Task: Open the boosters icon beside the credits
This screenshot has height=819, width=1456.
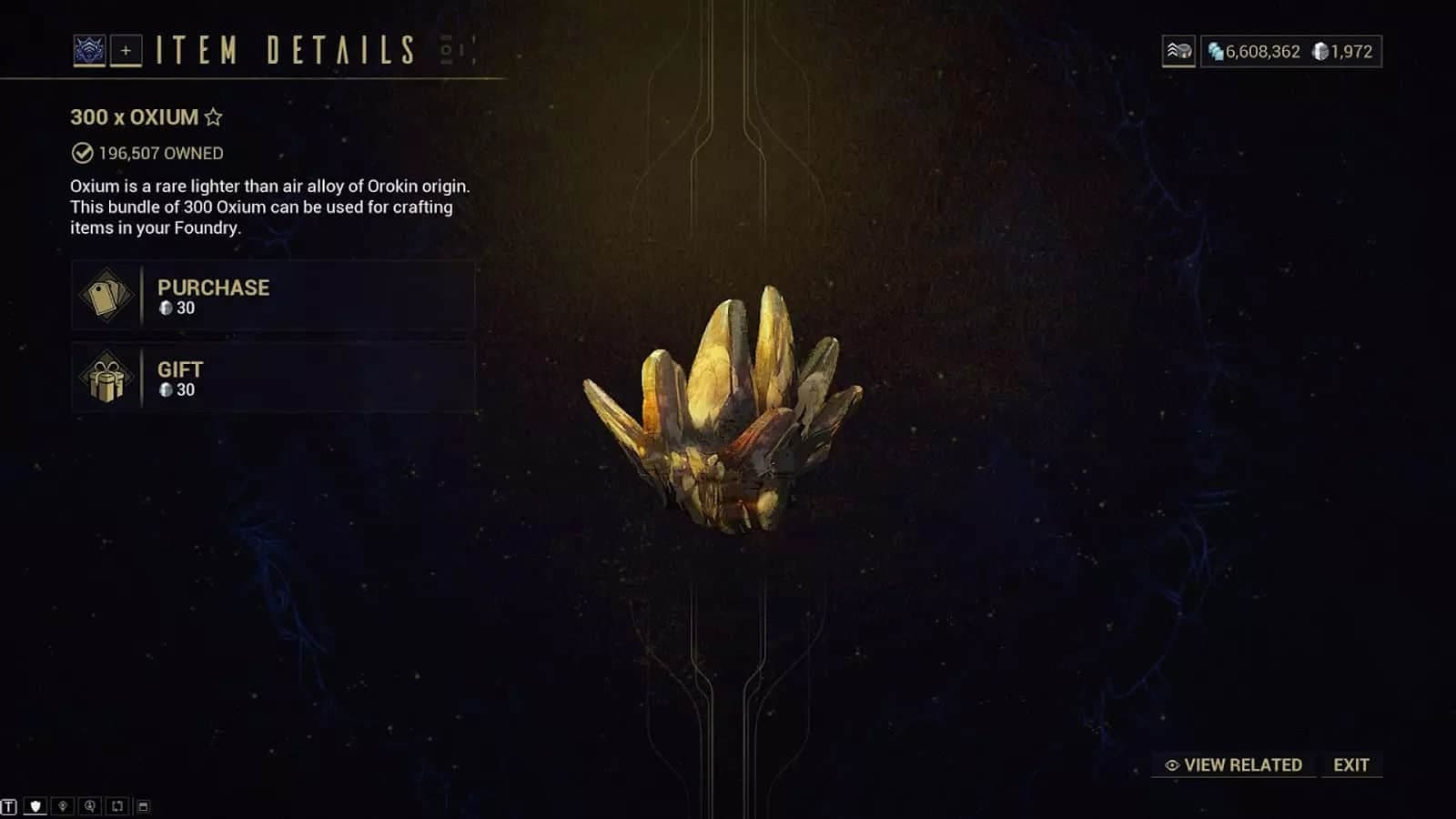Action: click(1178, 52)
